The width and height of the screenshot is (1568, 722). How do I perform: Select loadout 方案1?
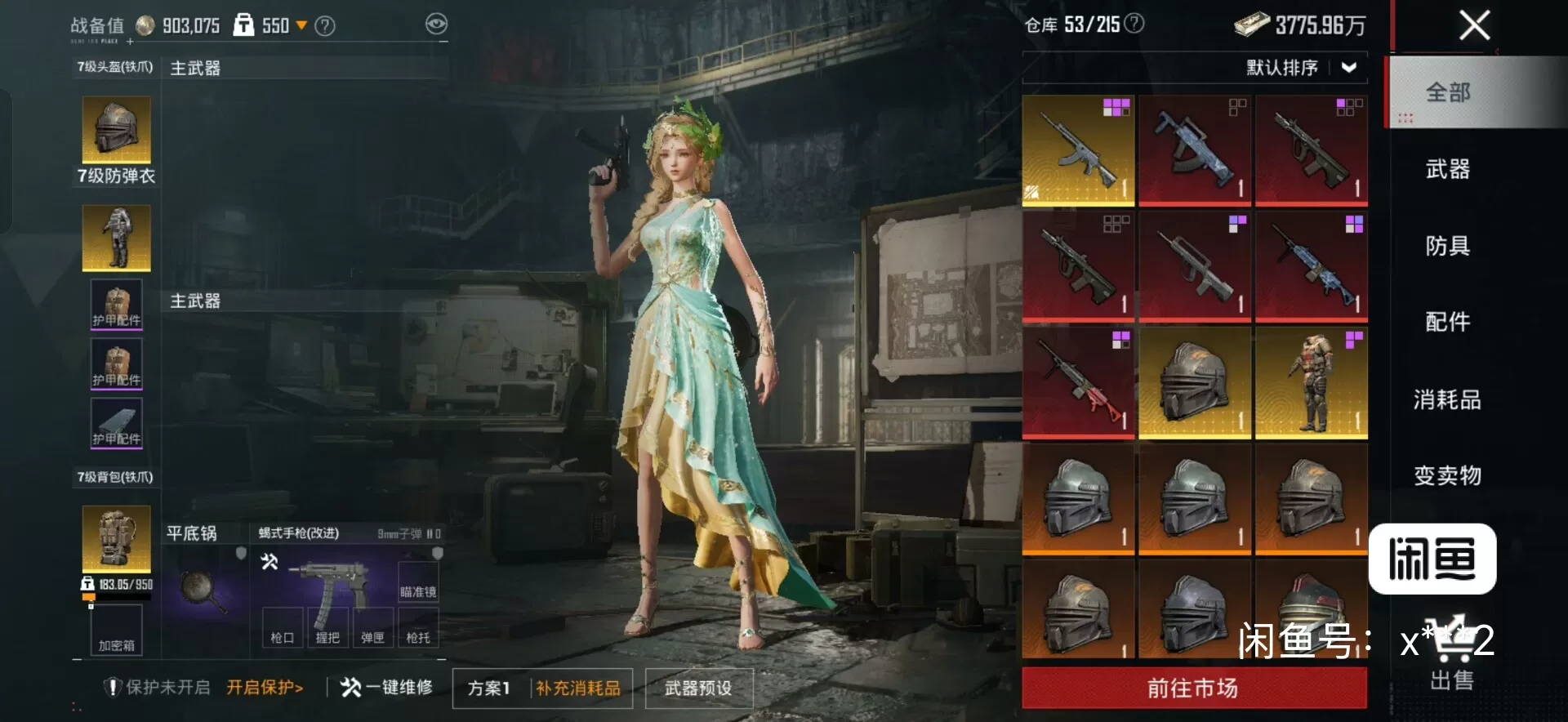489,689
